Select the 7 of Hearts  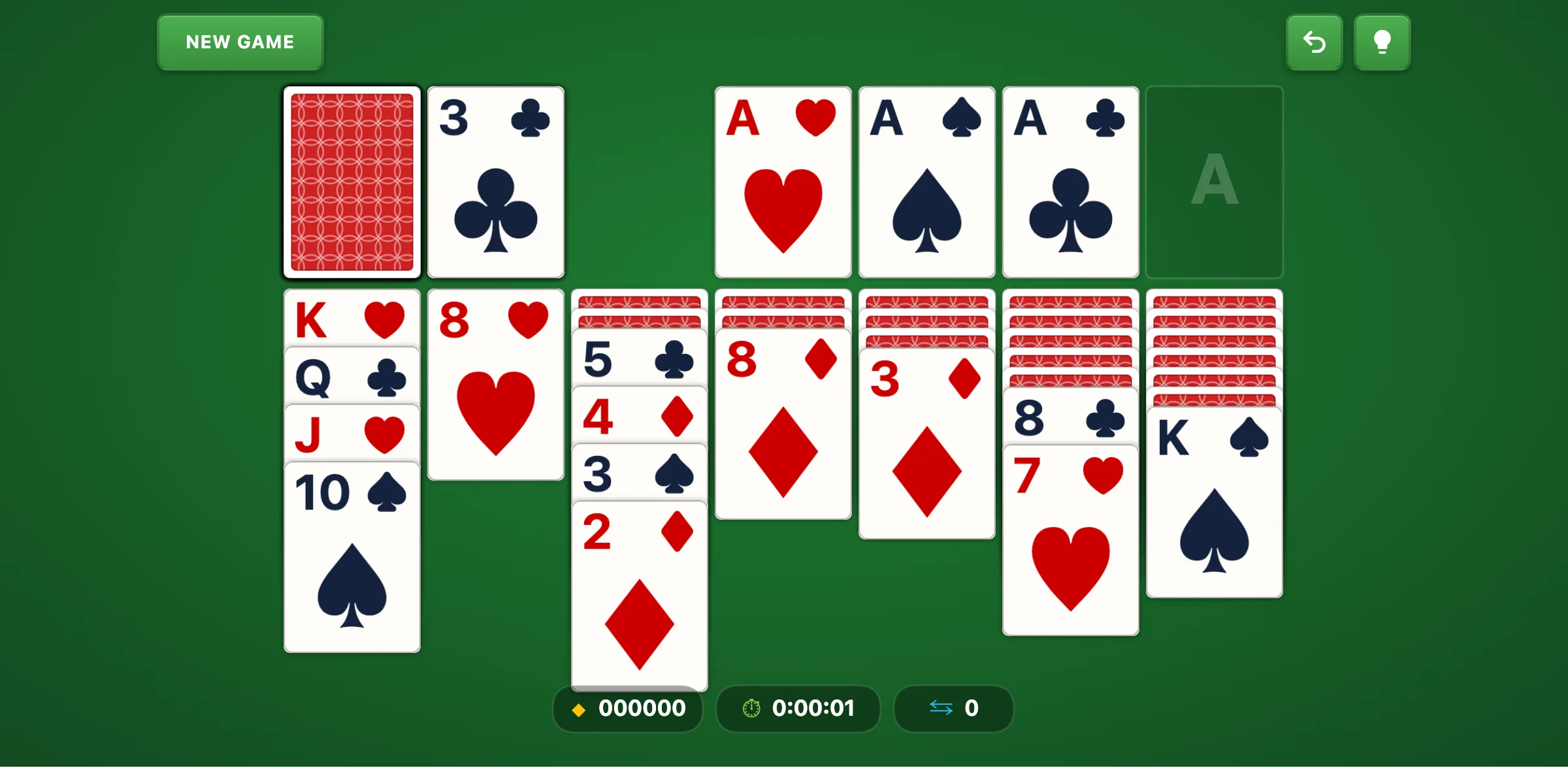(x=1070, y=542)
